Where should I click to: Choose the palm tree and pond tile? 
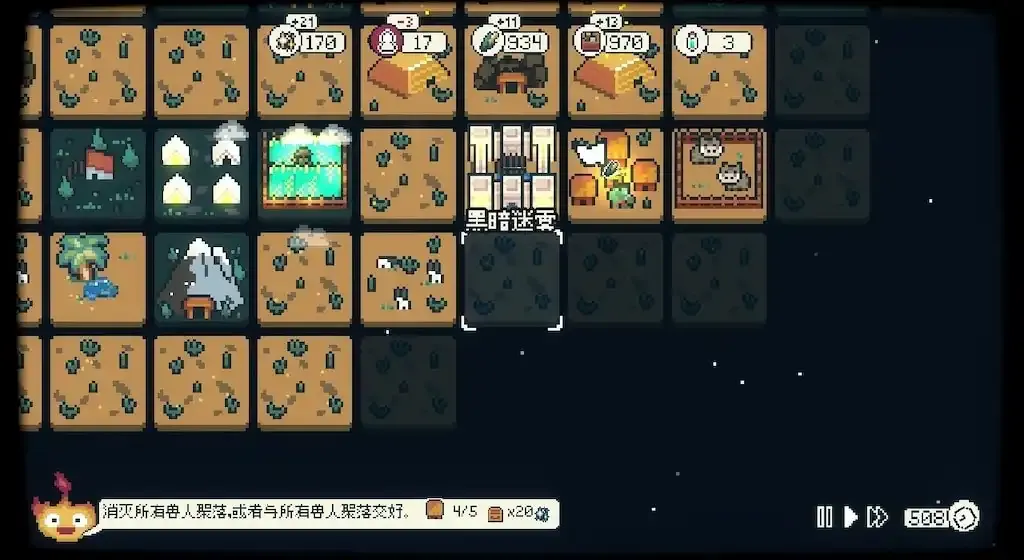click(97, 280)
